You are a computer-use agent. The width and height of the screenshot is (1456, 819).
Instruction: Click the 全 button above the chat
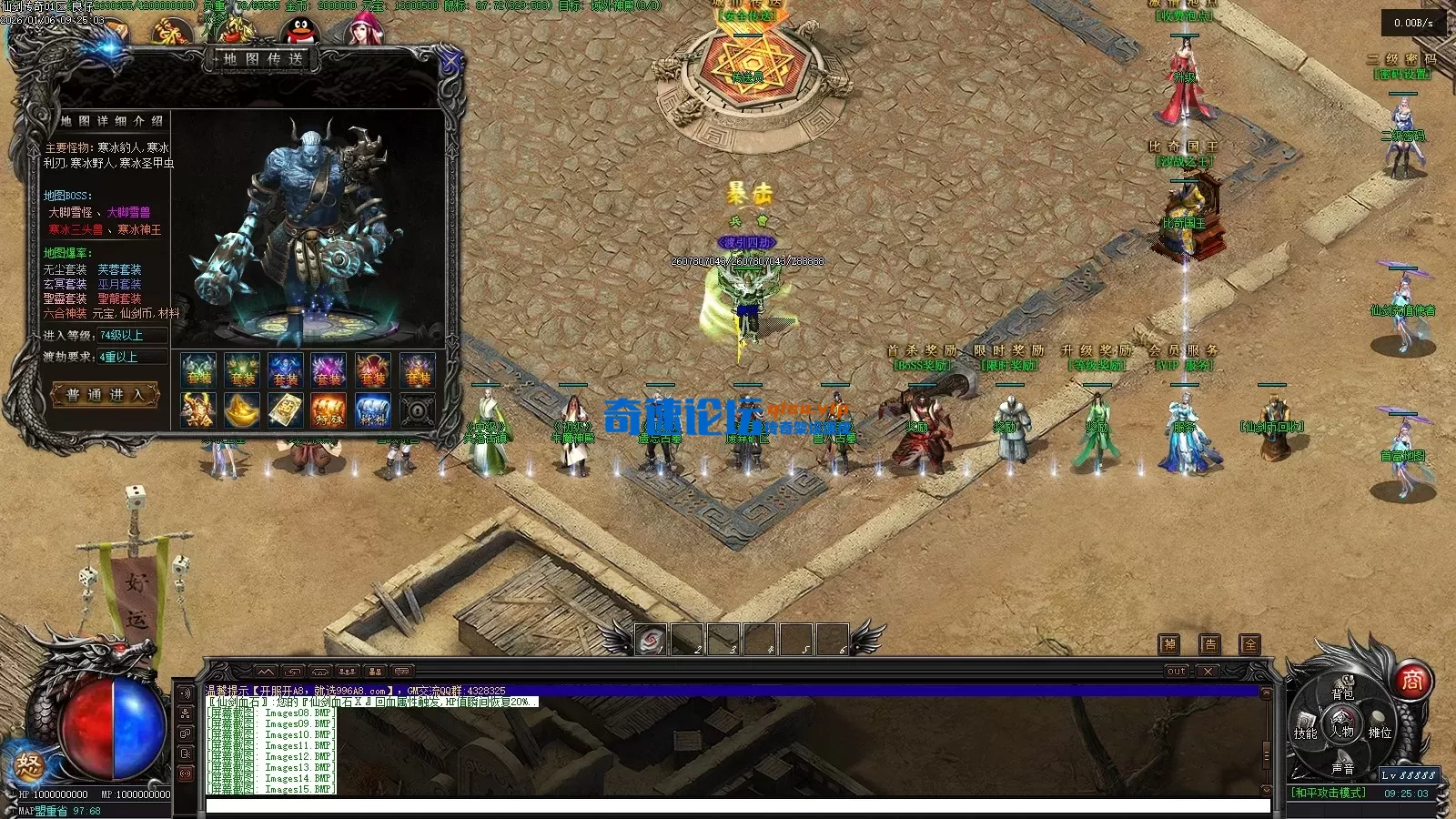tap(1251, 644)
